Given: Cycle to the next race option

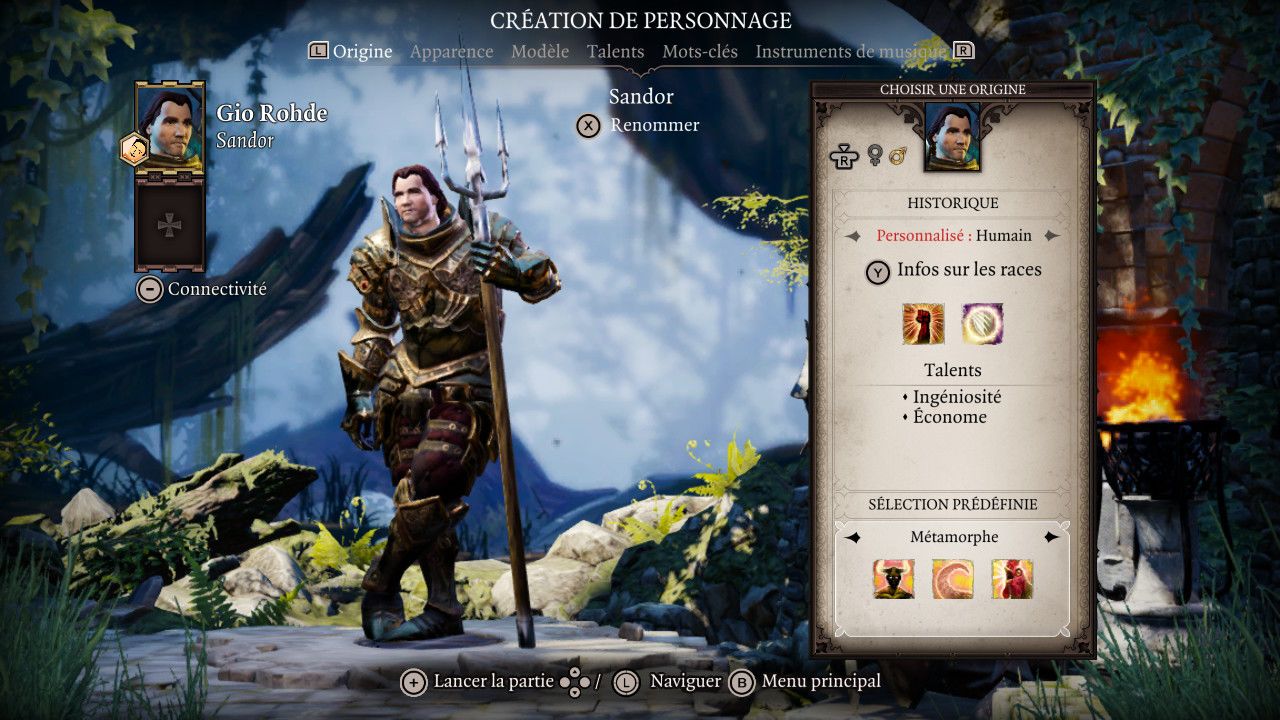Looking at the screenshot, I should pyautogui.click(x=1051, y=236).
